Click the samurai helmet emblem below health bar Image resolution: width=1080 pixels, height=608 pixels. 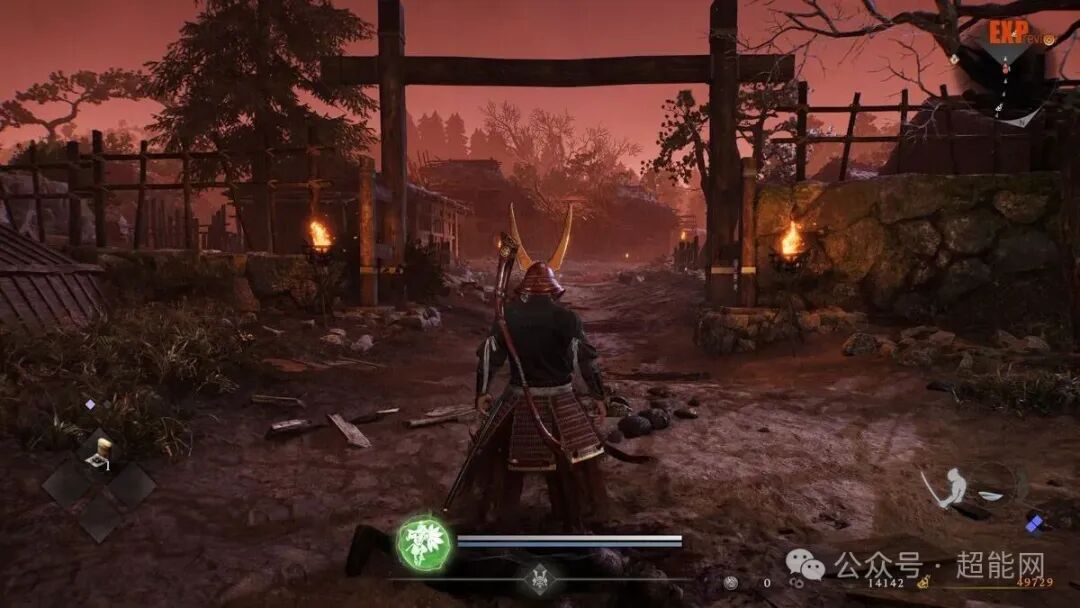(539, 579)
